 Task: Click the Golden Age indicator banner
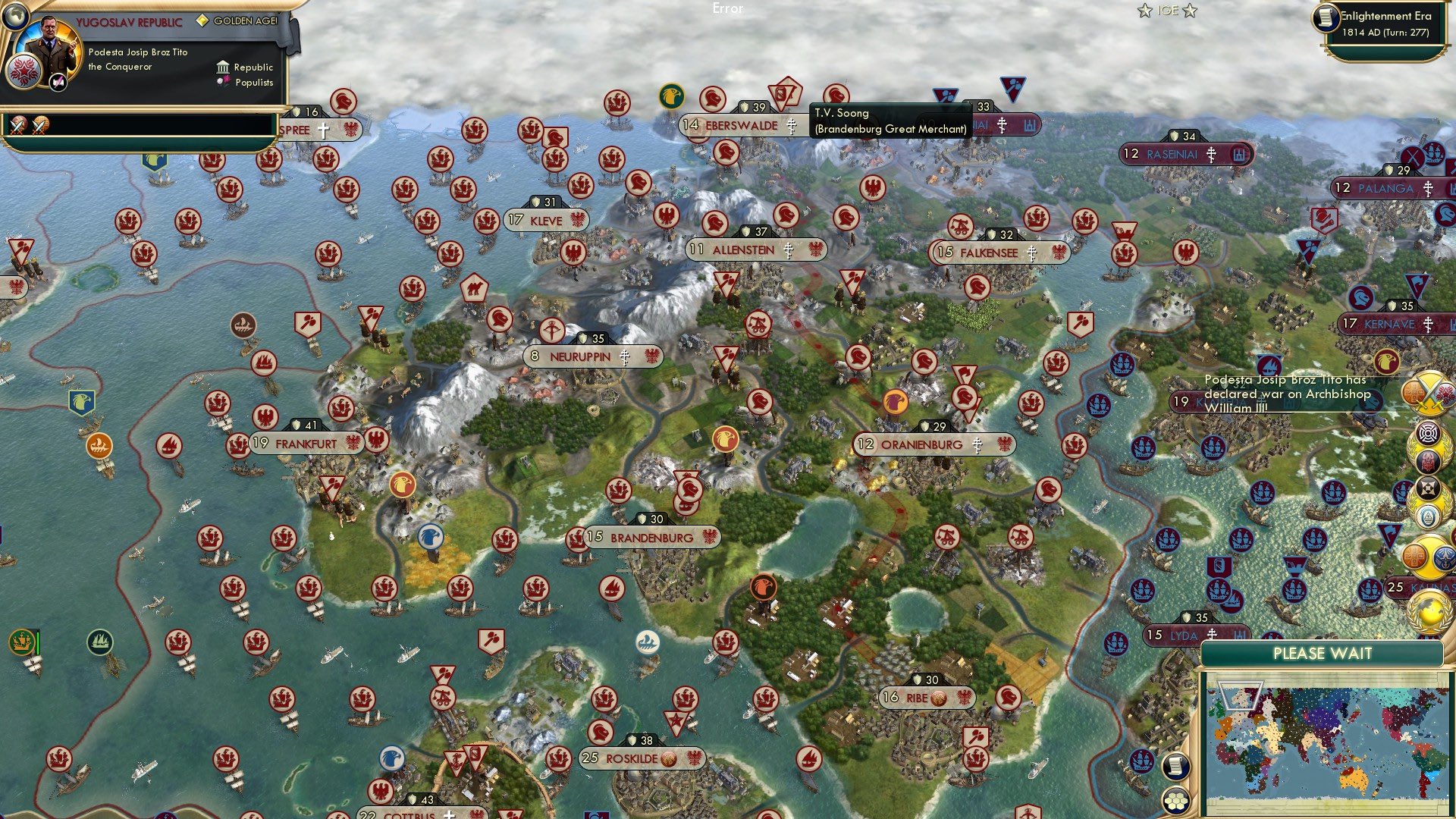click(x=239, y=21)
